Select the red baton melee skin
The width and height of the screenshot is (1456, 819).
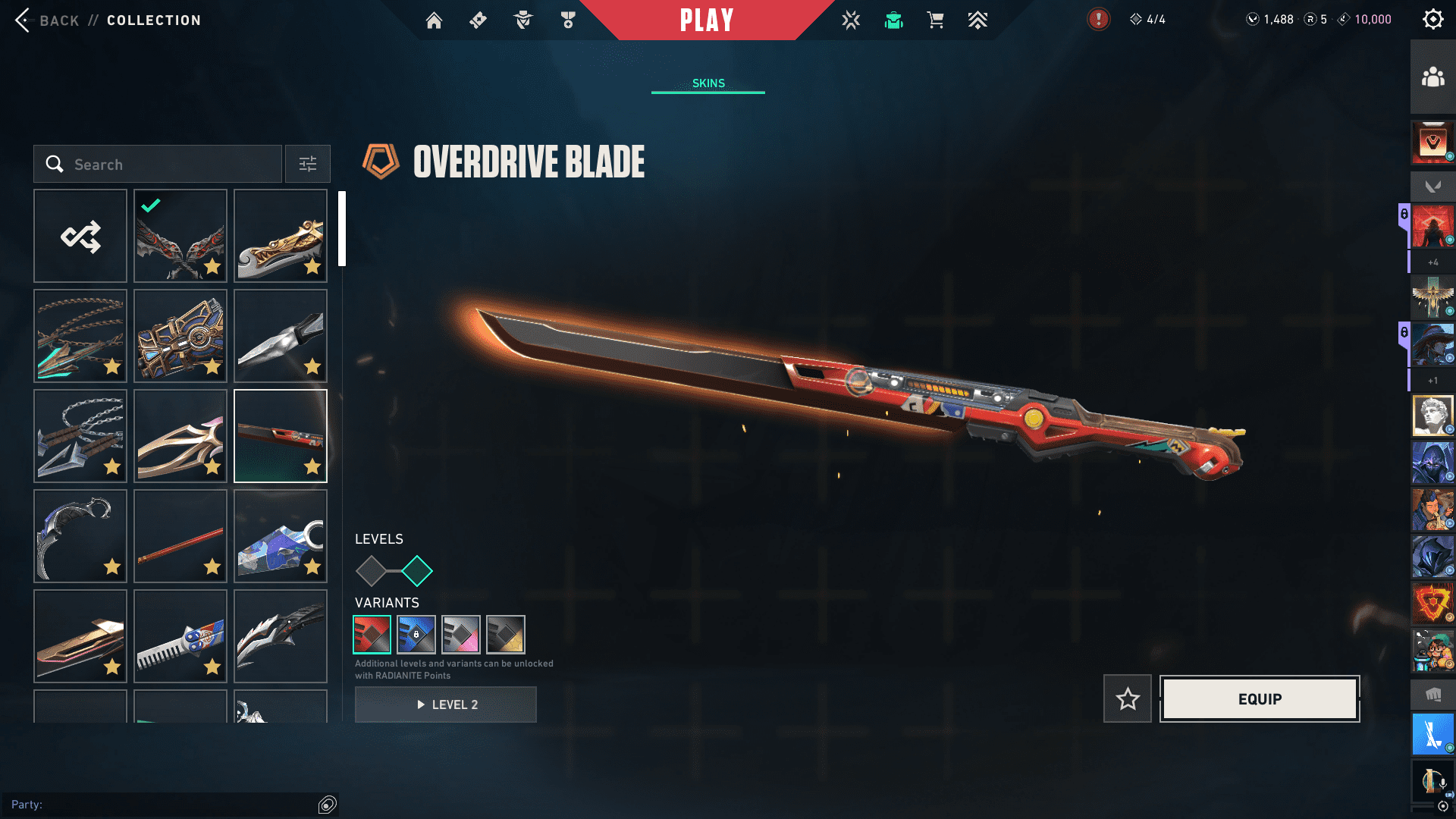(x=180, y=536)
